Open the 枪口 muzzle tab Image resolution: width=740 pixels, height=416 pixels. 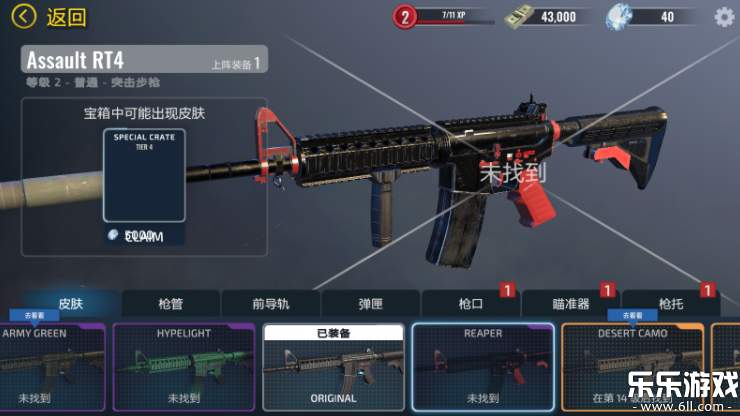tap(470, 303)
